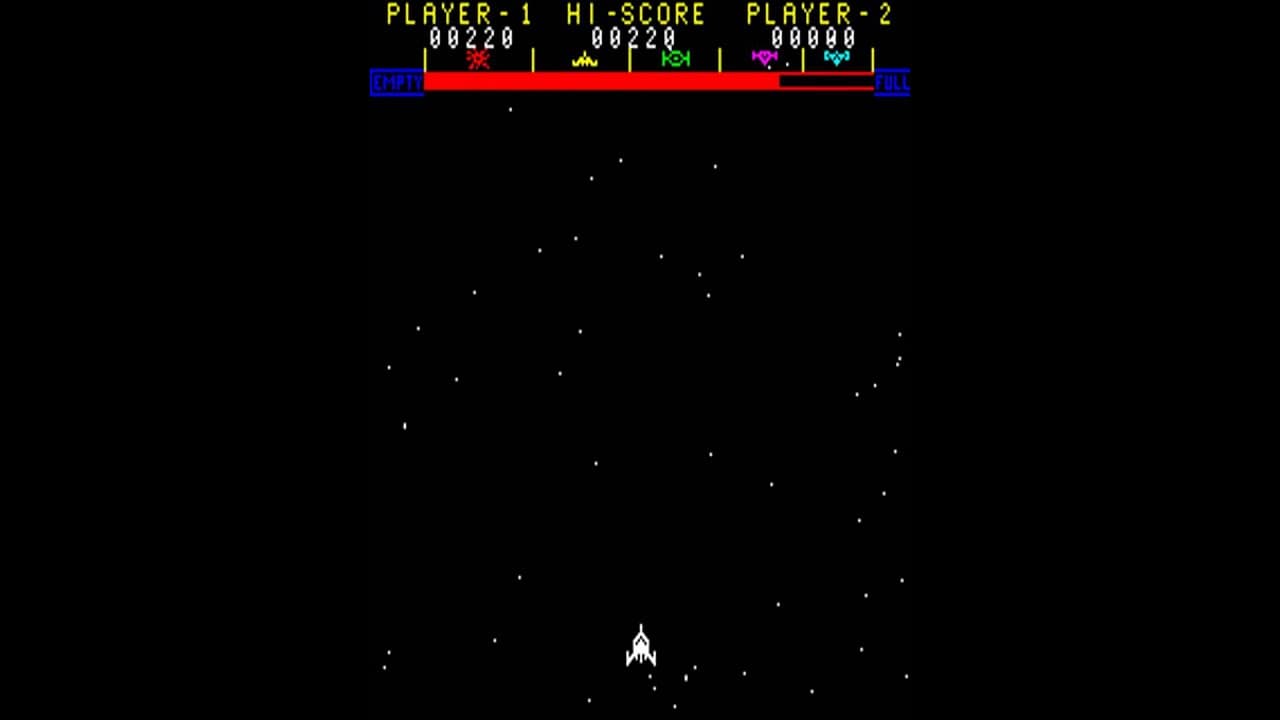Select the red alien wave icon

click(478, 59)
